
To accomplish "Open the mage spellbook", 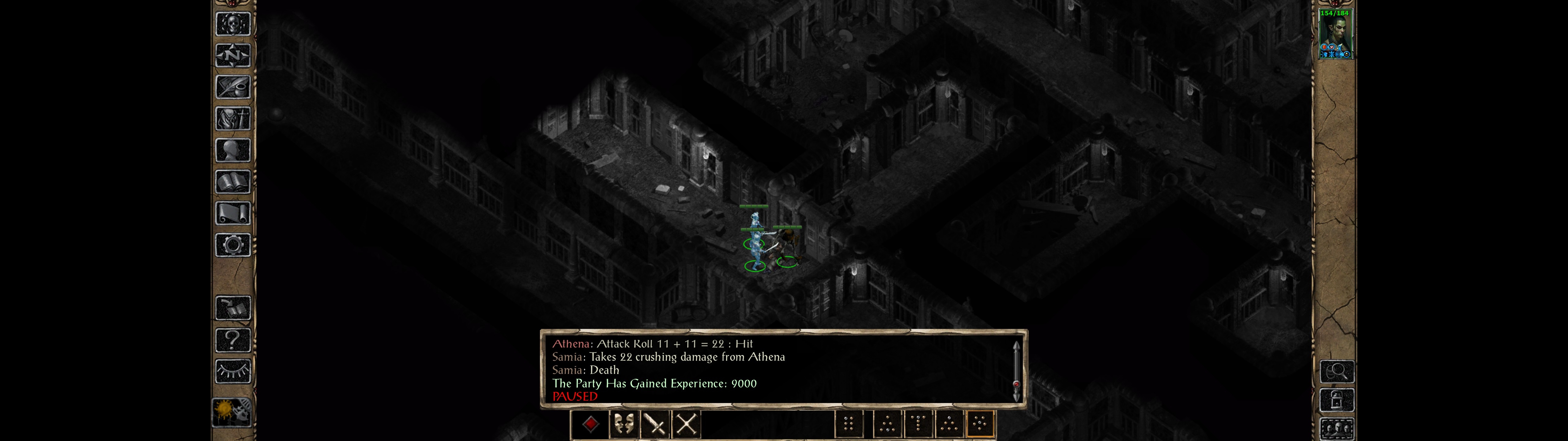I will [x=232, y=182].
